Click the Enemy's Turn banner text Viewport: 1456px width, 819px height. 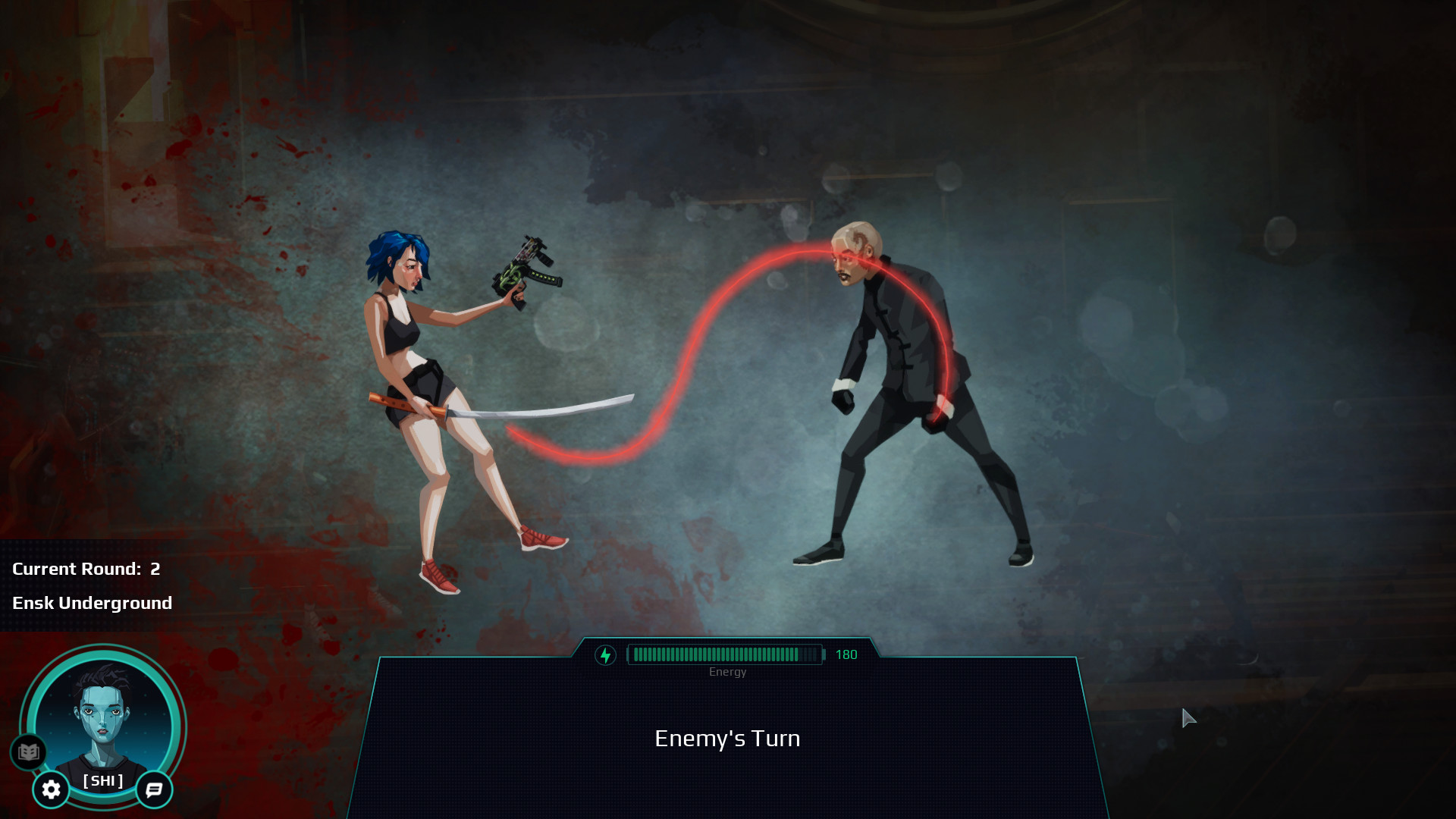(x=727, y=738)
